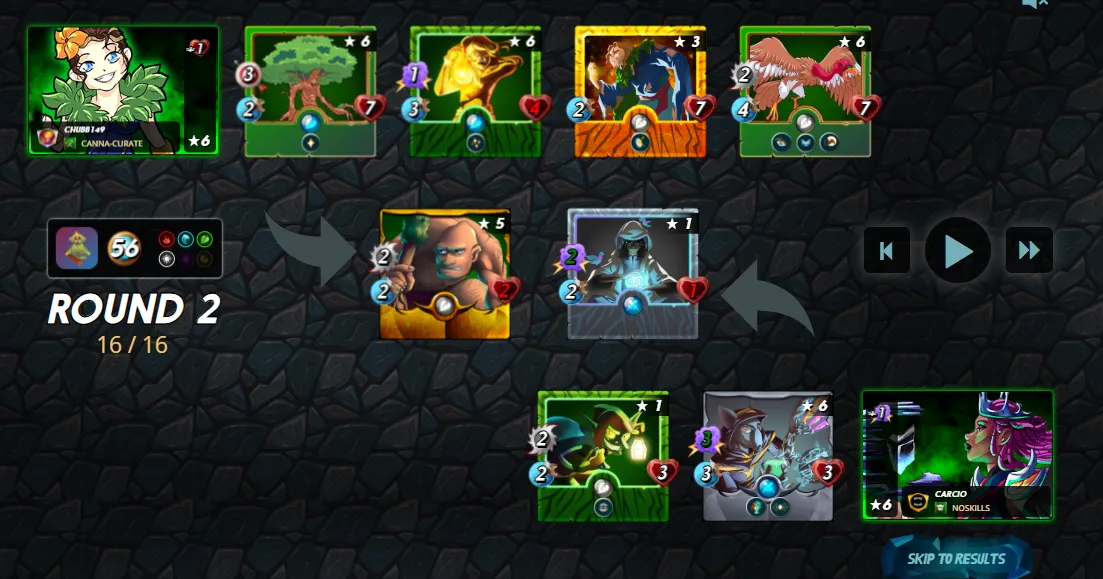Select the vulture bird card
The height and width of the screenshot is (579, 1103).
pos(805,91)
